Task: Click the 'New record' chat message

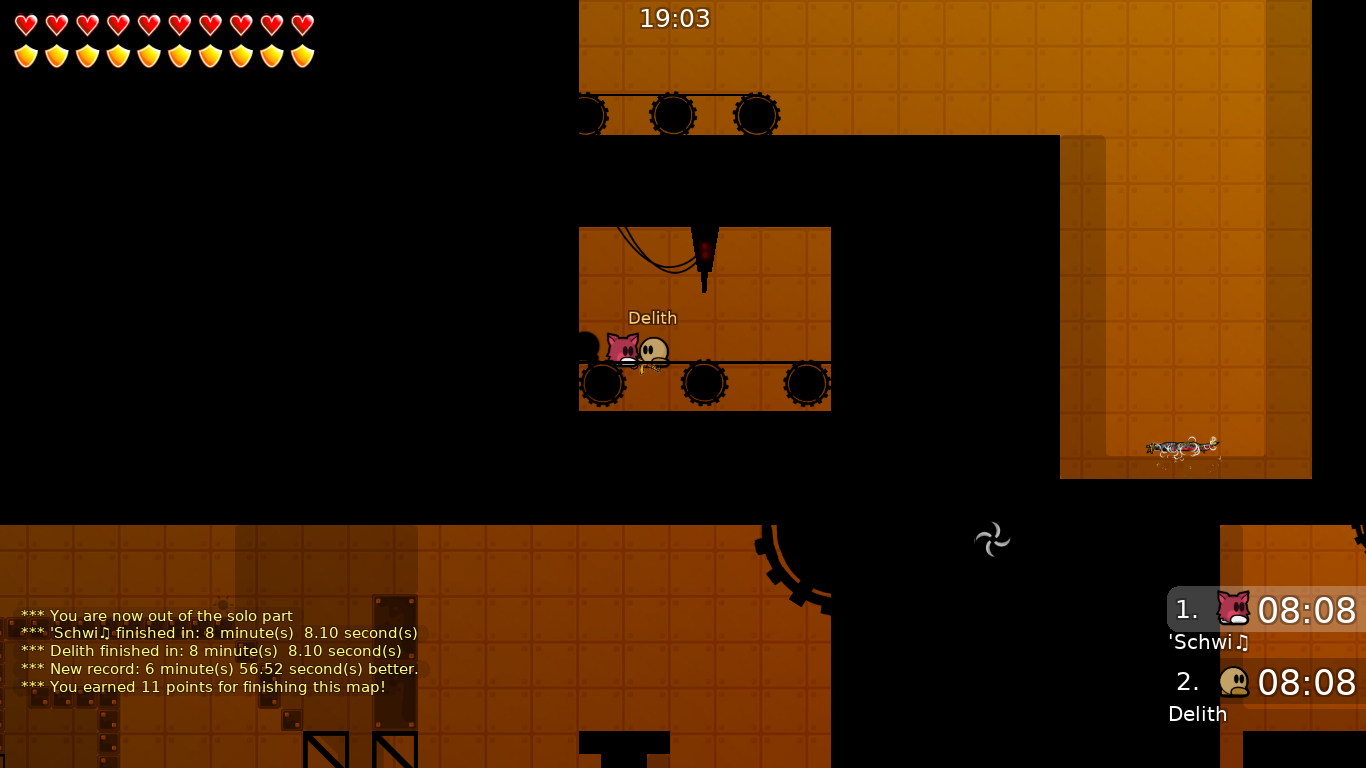Action: point(221,669)
